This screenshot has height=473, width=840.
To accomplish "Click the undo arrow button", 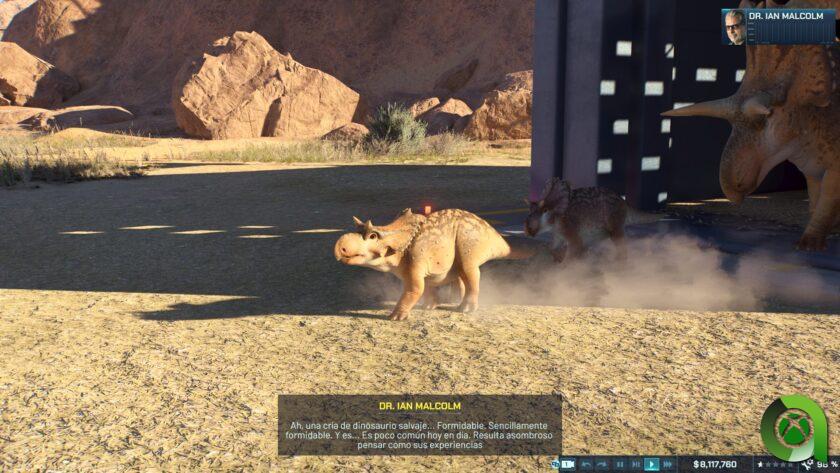I will point(587,464).
